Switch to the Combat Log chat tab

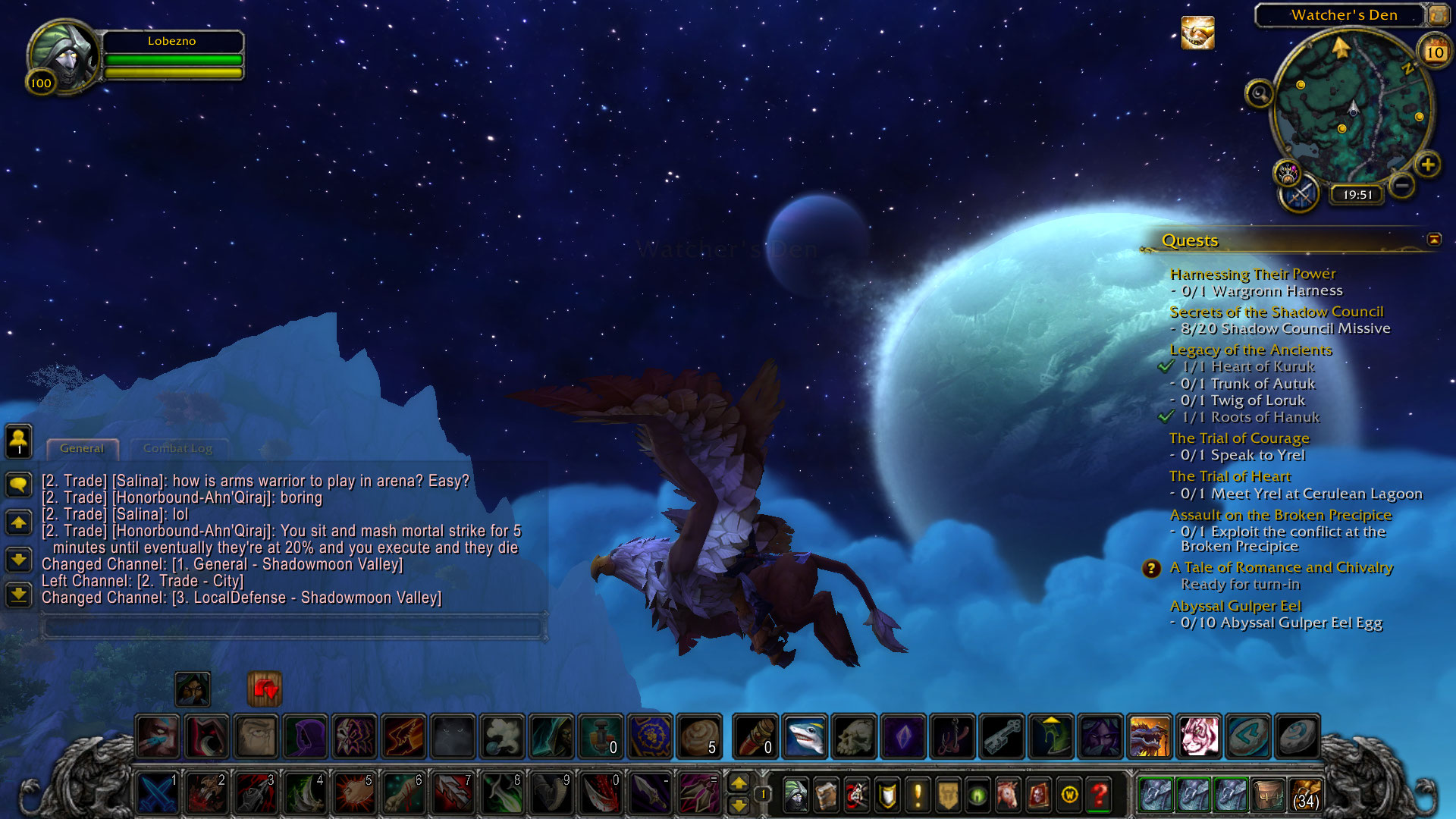[x=177, y=449]
